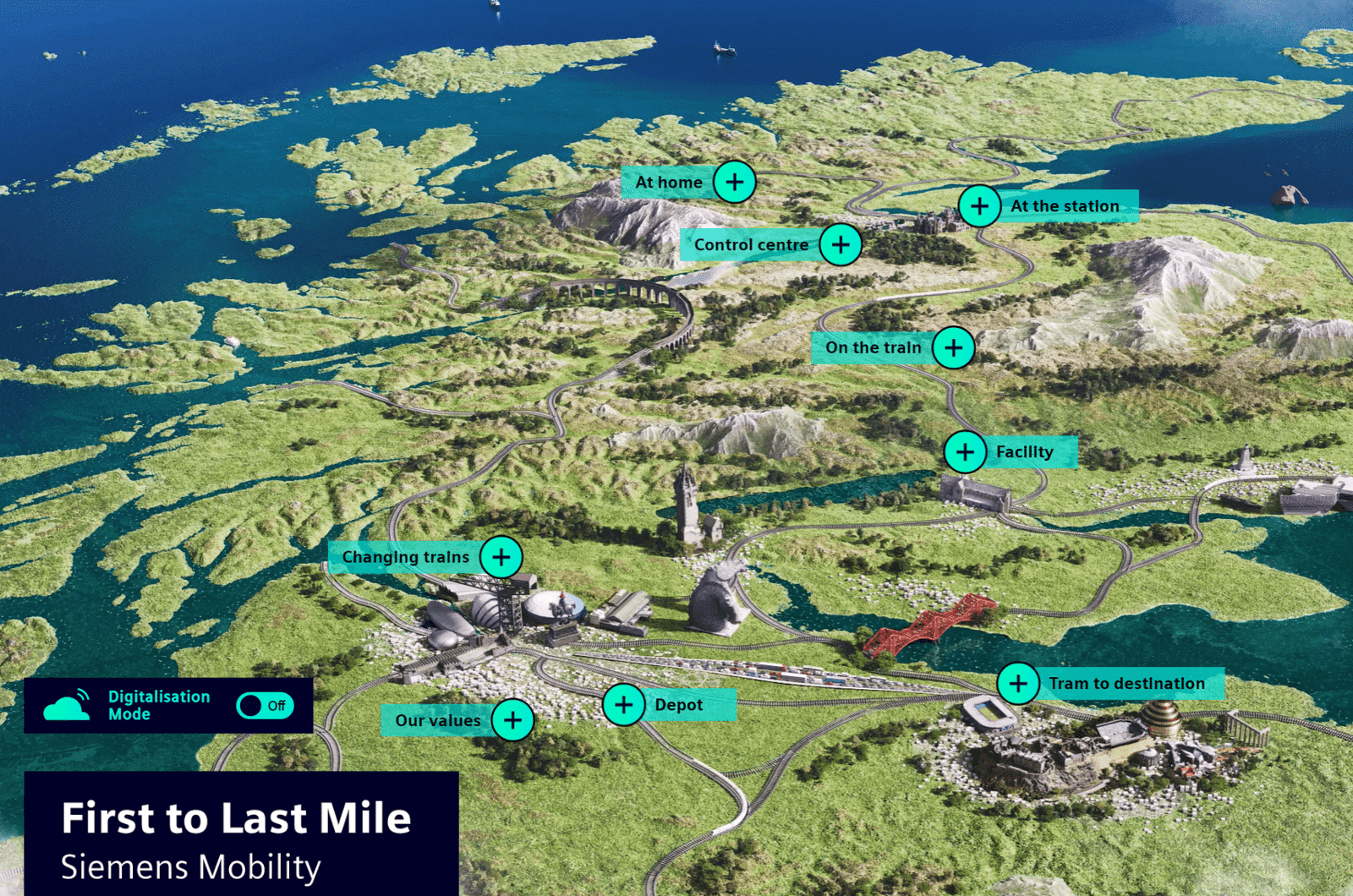Click the First to Last Mile title

tap(235, 817)
